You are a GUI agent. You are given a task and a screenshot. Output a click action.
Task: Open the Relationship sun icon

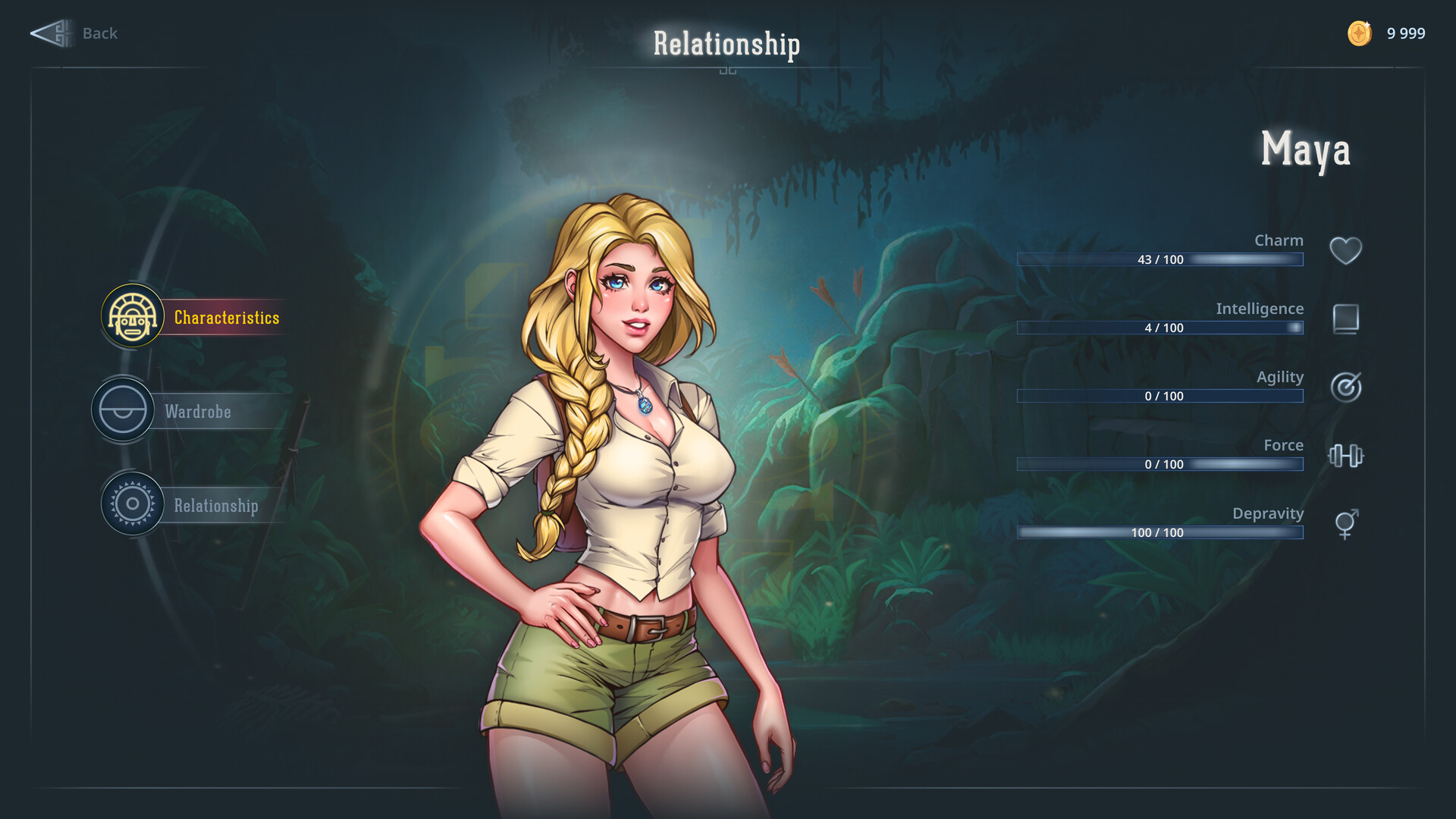[133, 504]
